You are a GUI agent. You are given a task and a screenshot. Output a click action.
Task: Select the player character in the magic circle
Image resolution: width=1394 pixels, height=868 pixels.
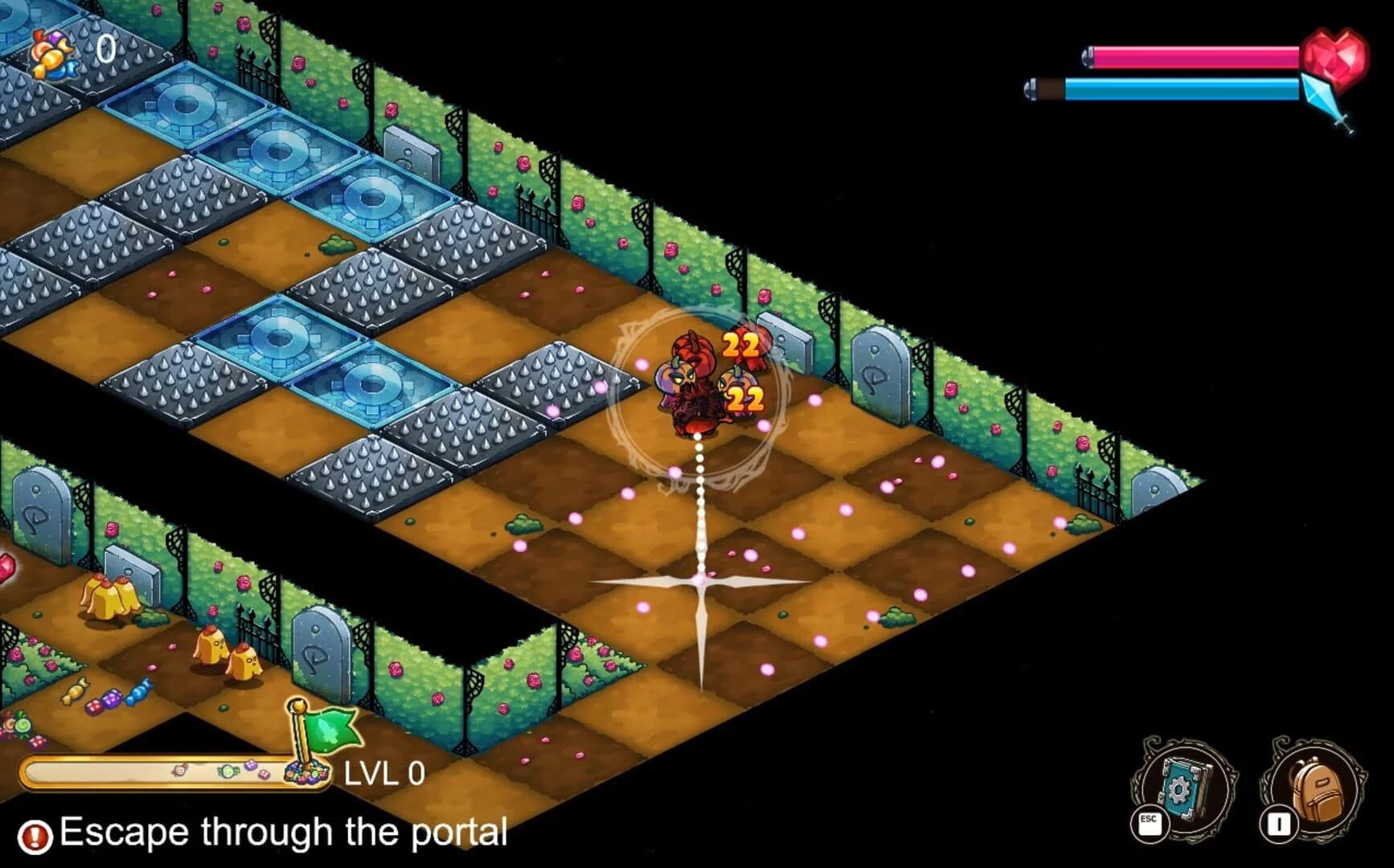691,386
